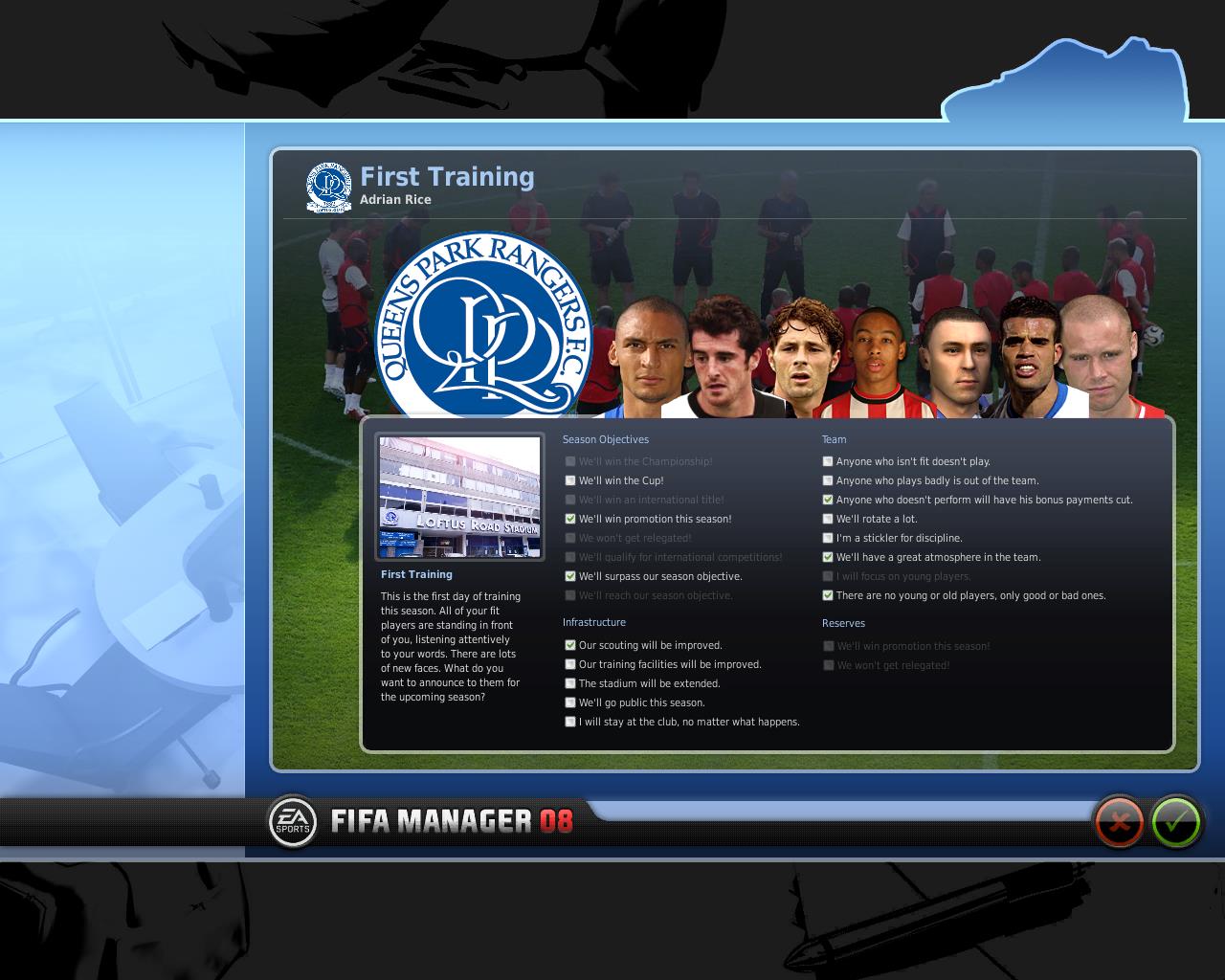Tick 'We'll go public this season'

(570, 702)
